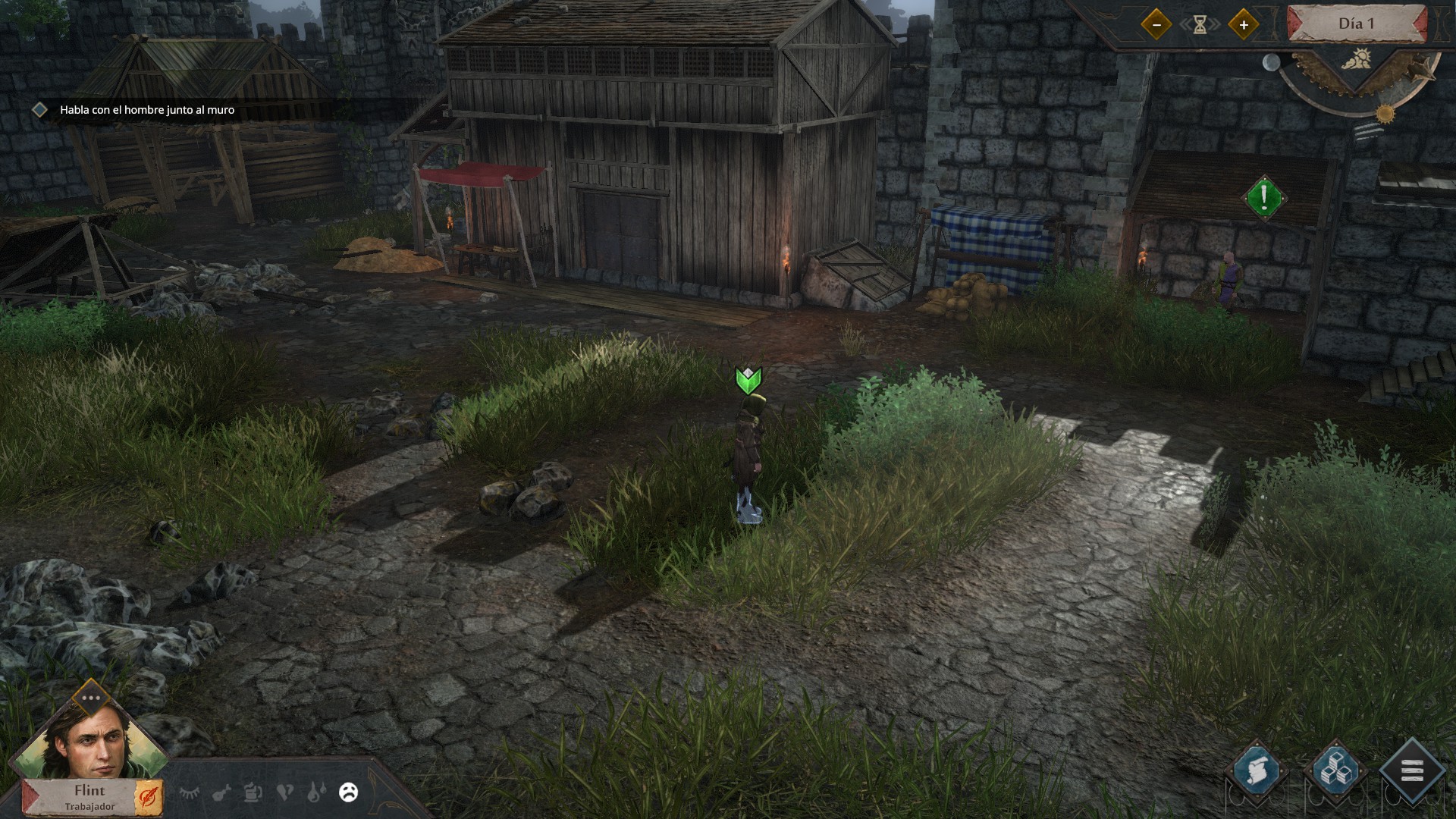Open the main menu hamburger button

pyautogui.click(x=1412, y=772)
